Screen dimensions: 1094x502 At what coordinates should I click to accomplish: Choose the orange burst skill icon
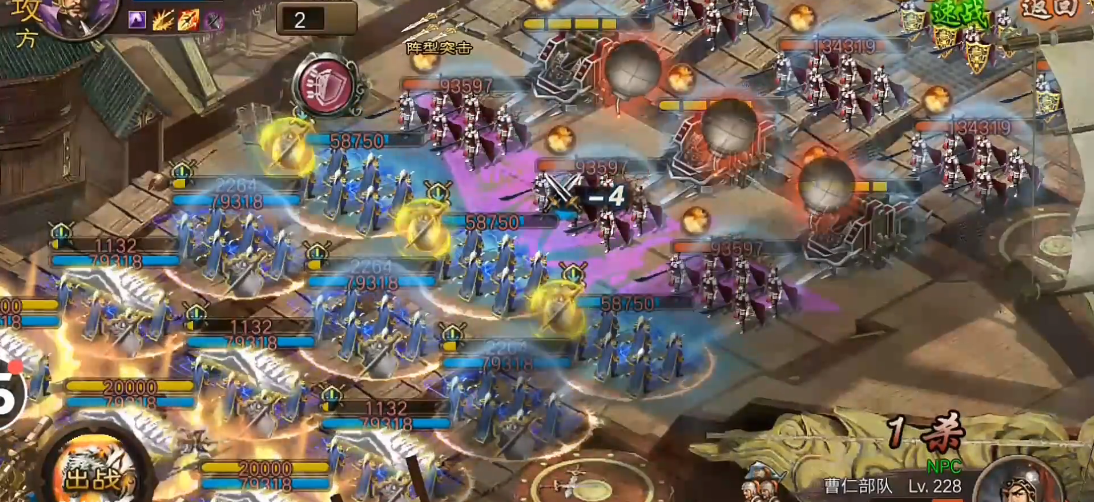pyautogui.click(x=163, y=19)
